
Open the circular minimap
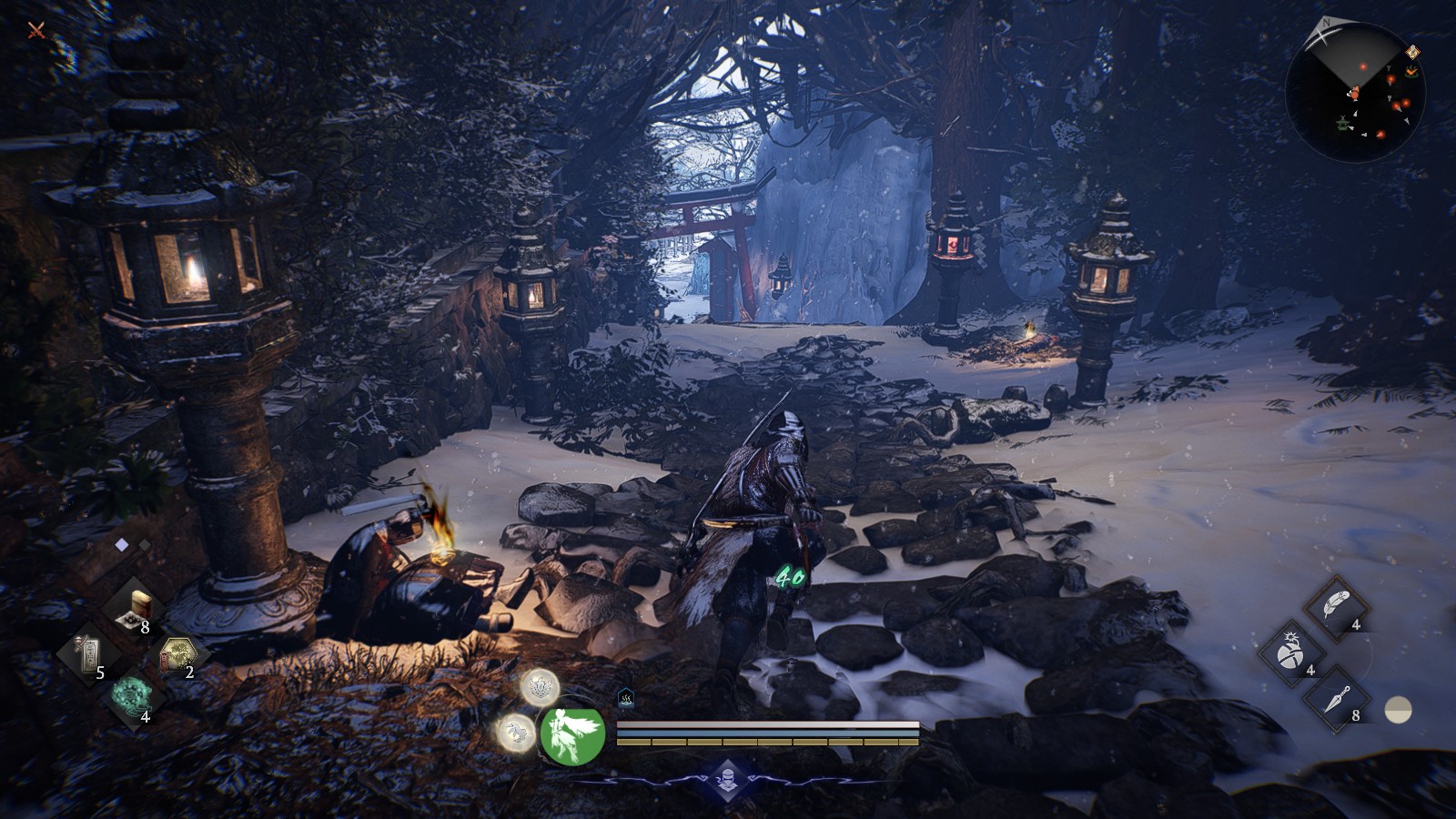click(x=1355, y=92)
